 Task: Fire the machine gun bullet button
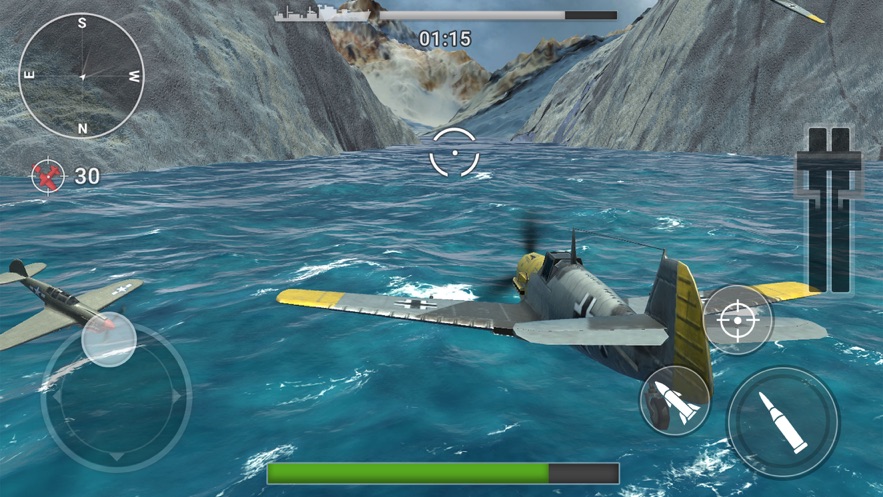point(782,421)
